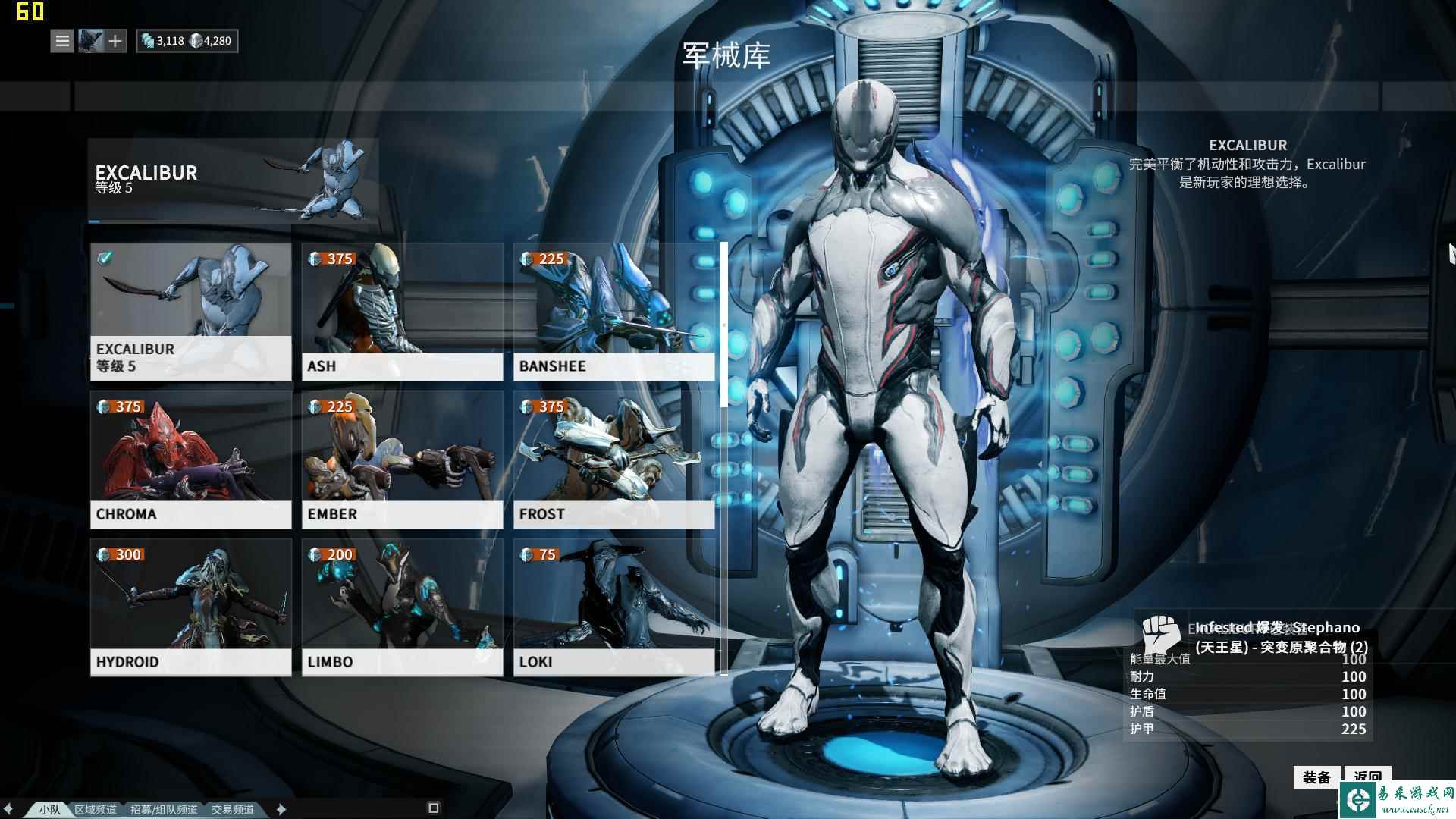Click the diamond arrow right of the chat tabs
This screenshot has height=819, width=1456.
(x=281, y=809)
